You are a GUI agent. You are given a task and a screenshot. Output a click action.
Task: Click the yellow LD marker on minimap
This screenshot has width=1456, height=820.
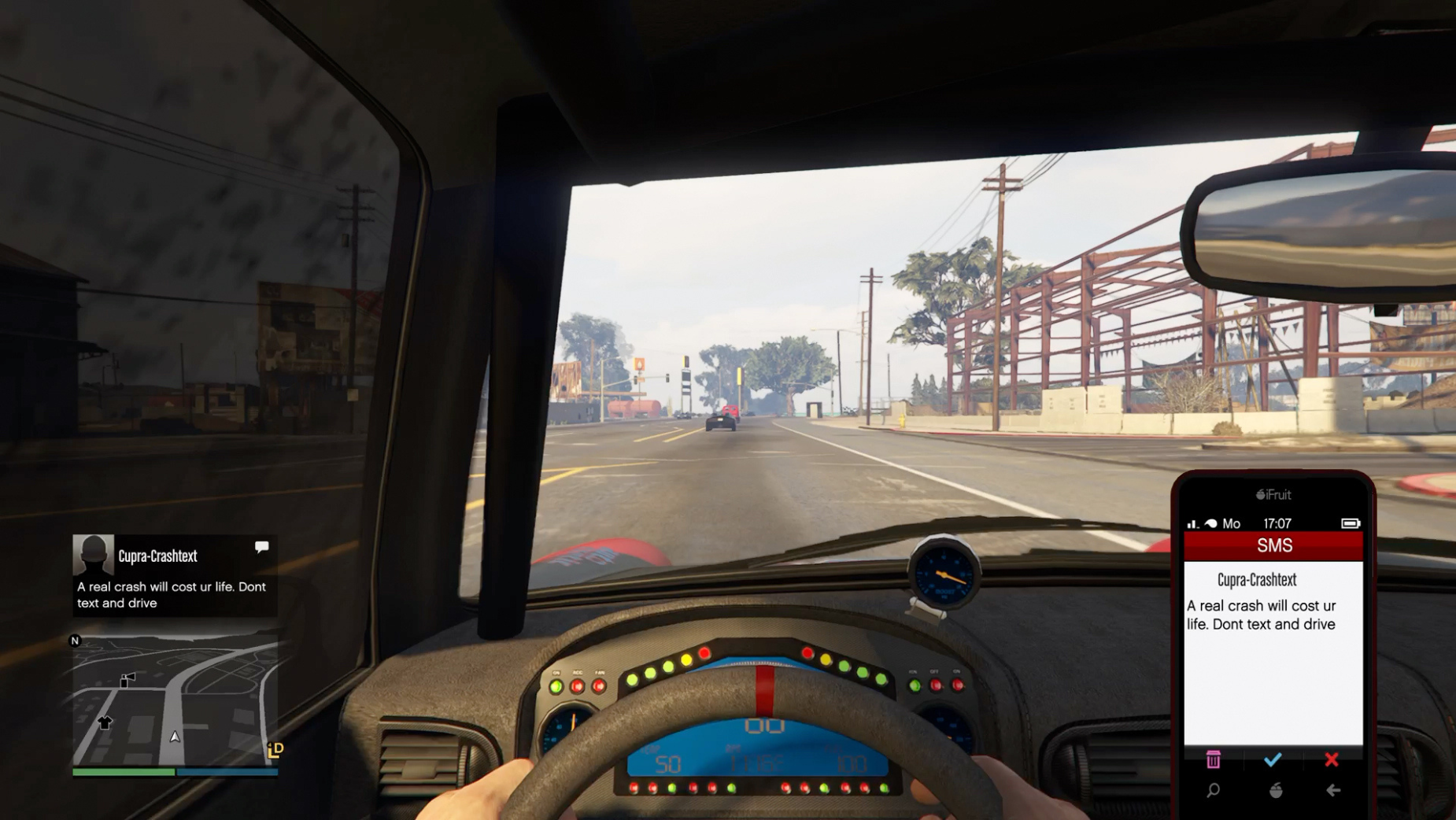pos(275,750)
